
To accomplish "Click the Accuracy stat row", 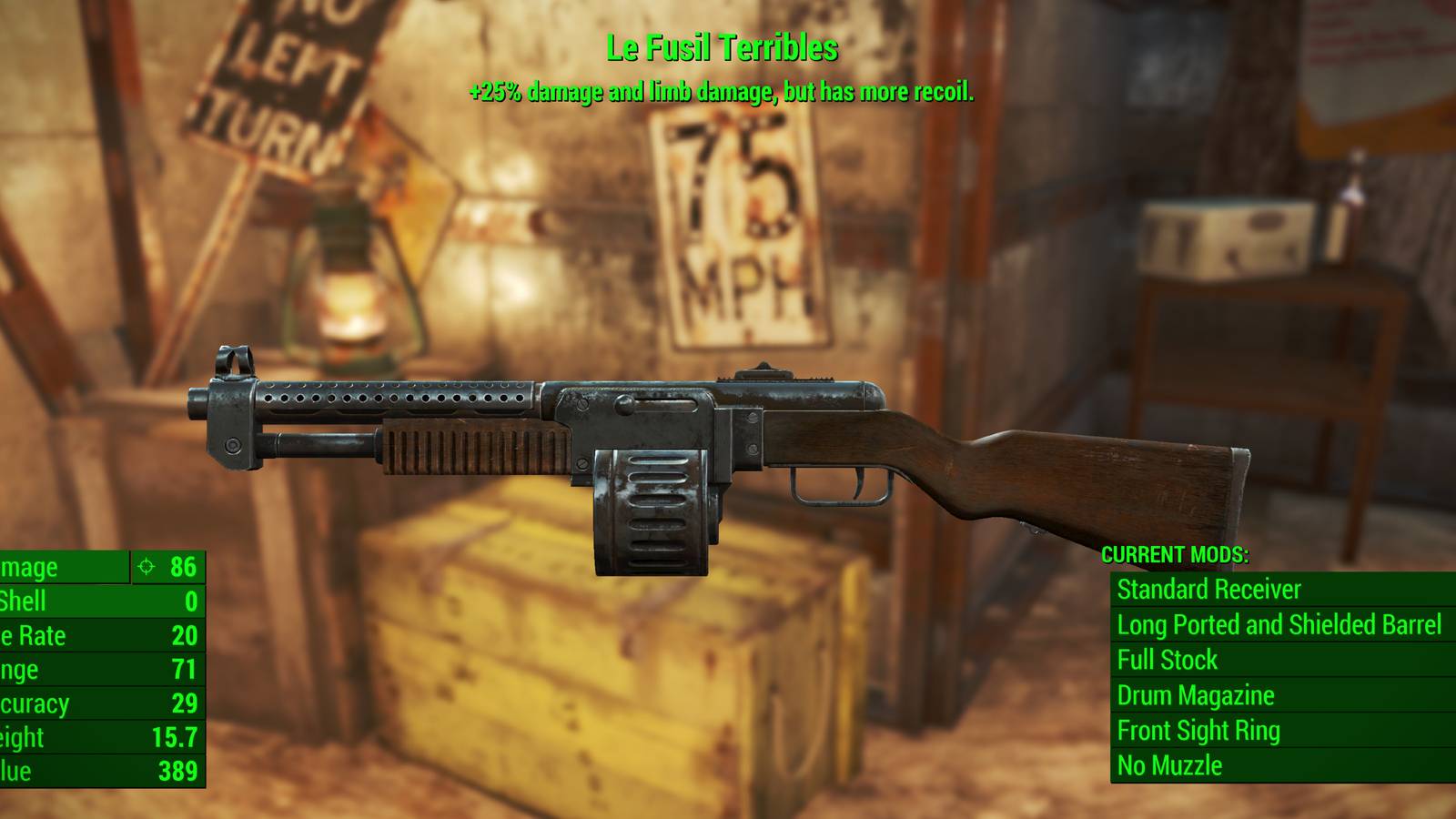I will [x=100, y=703].
